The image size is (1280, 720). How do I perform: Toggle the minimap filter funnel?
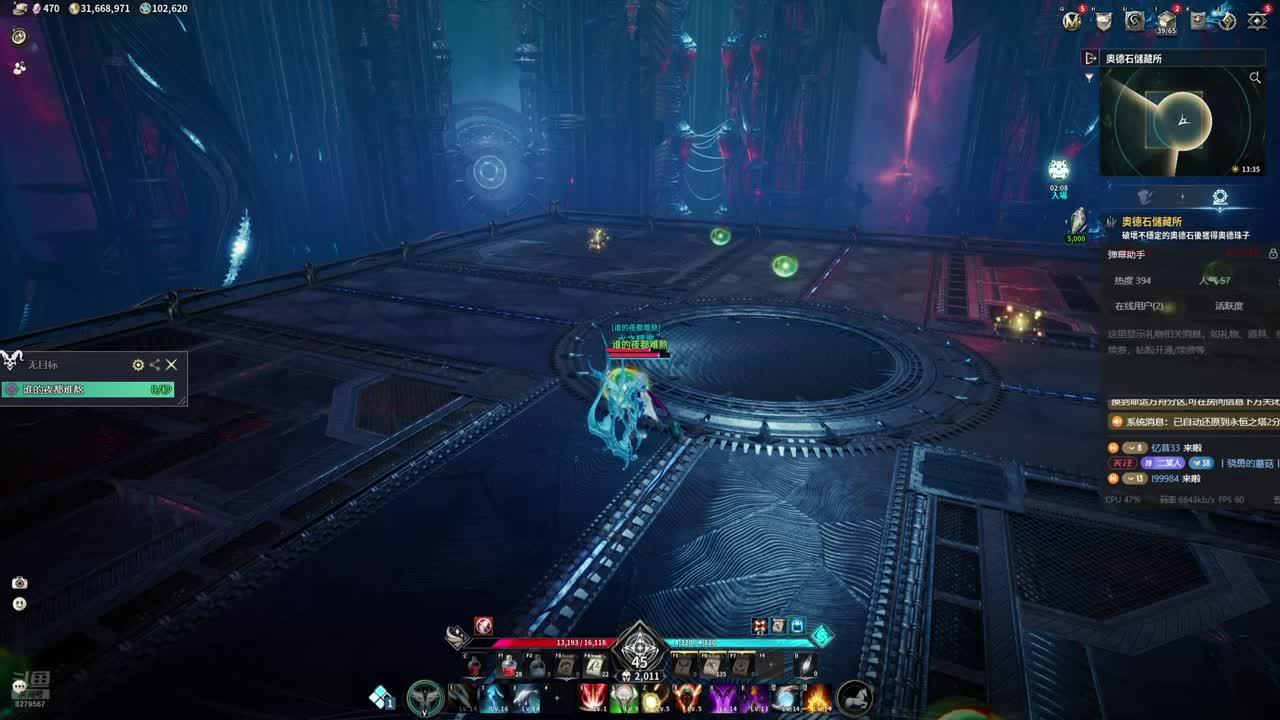point(1090,78)
